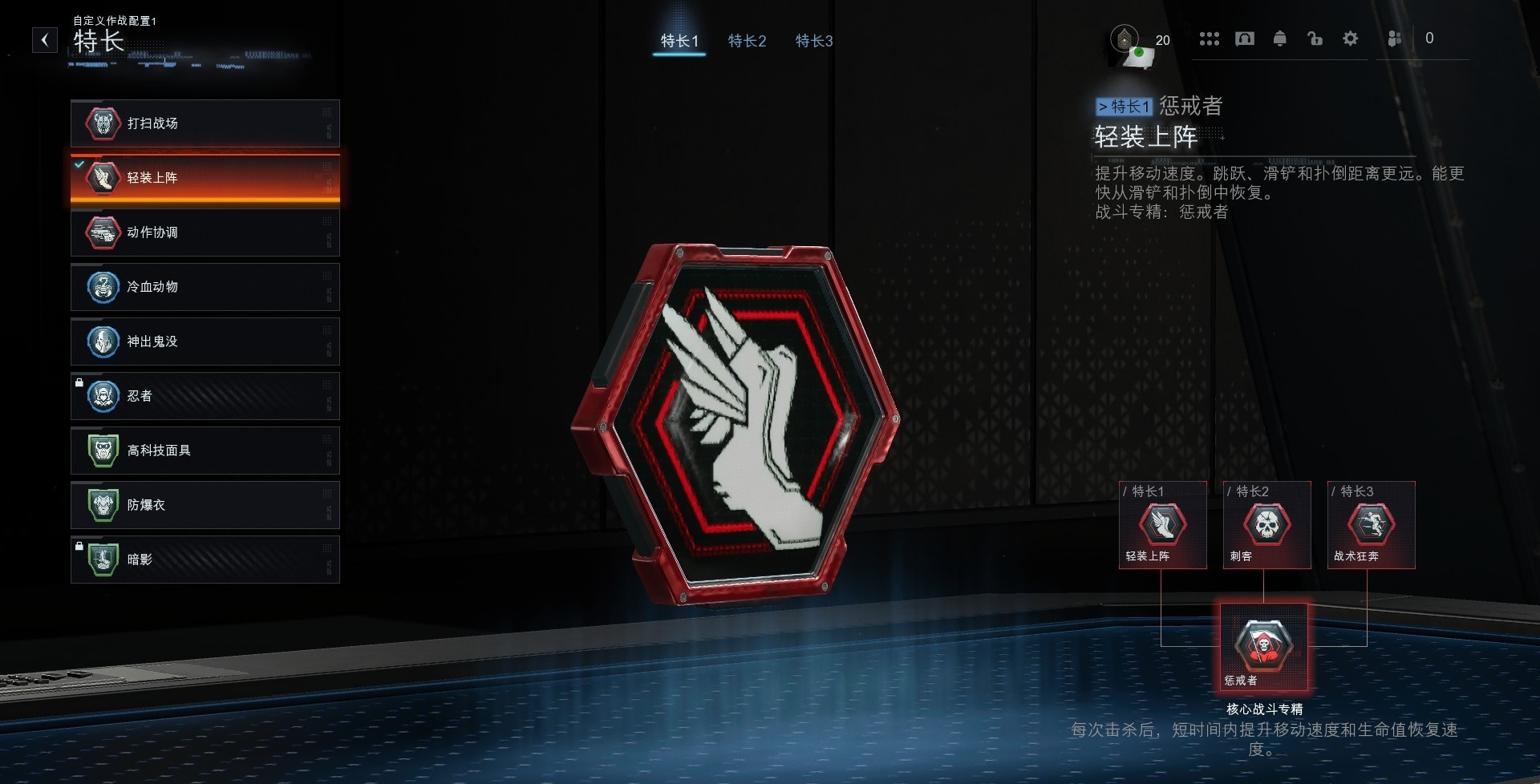Screen dimensions: 1540x784
Task: Choose the 神出鬼没 perk
Action: point(205,341)
